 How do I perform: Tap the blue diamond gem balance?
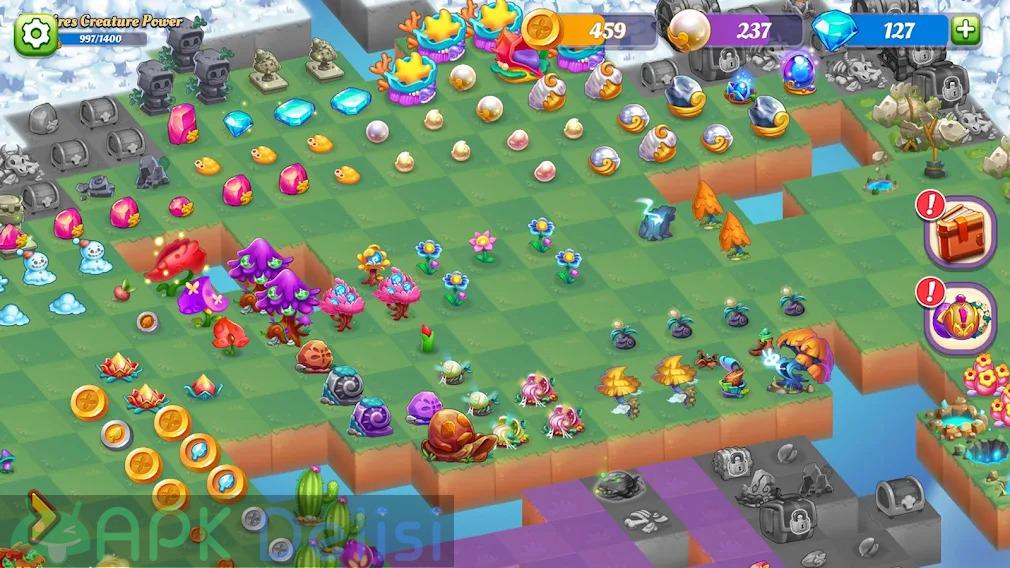[x=880, y=31]
